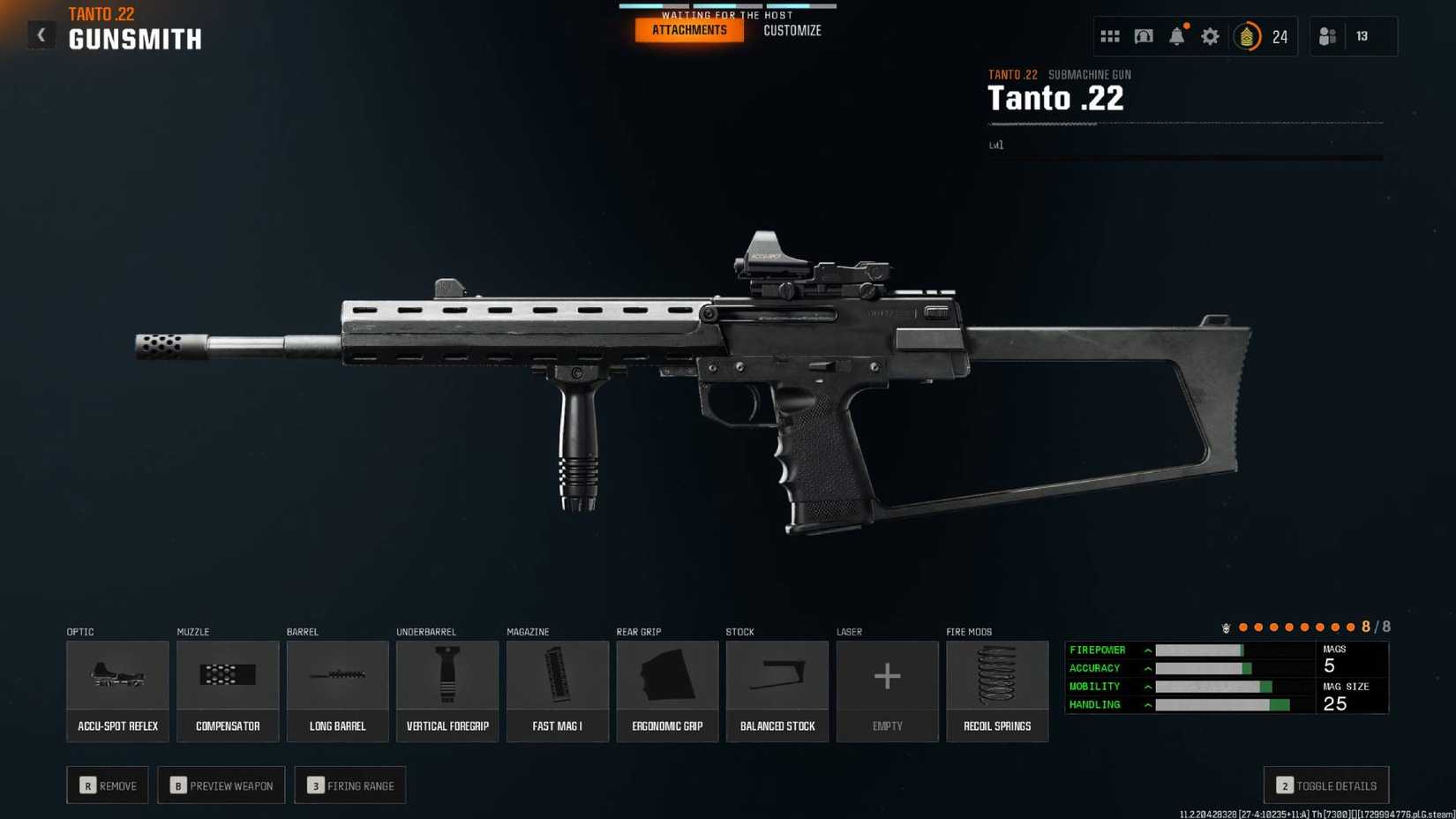Click the Mobility stat bar
The height and width of the screenshot is (819, 1456).
pos(1213,686)
